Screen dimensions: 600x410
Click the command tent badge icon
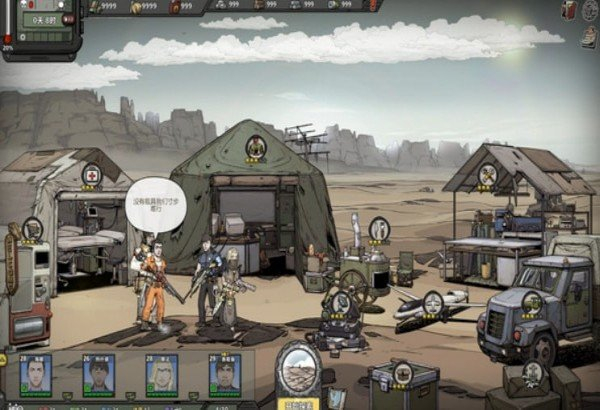pyautogui.click(x=256, y=147)
